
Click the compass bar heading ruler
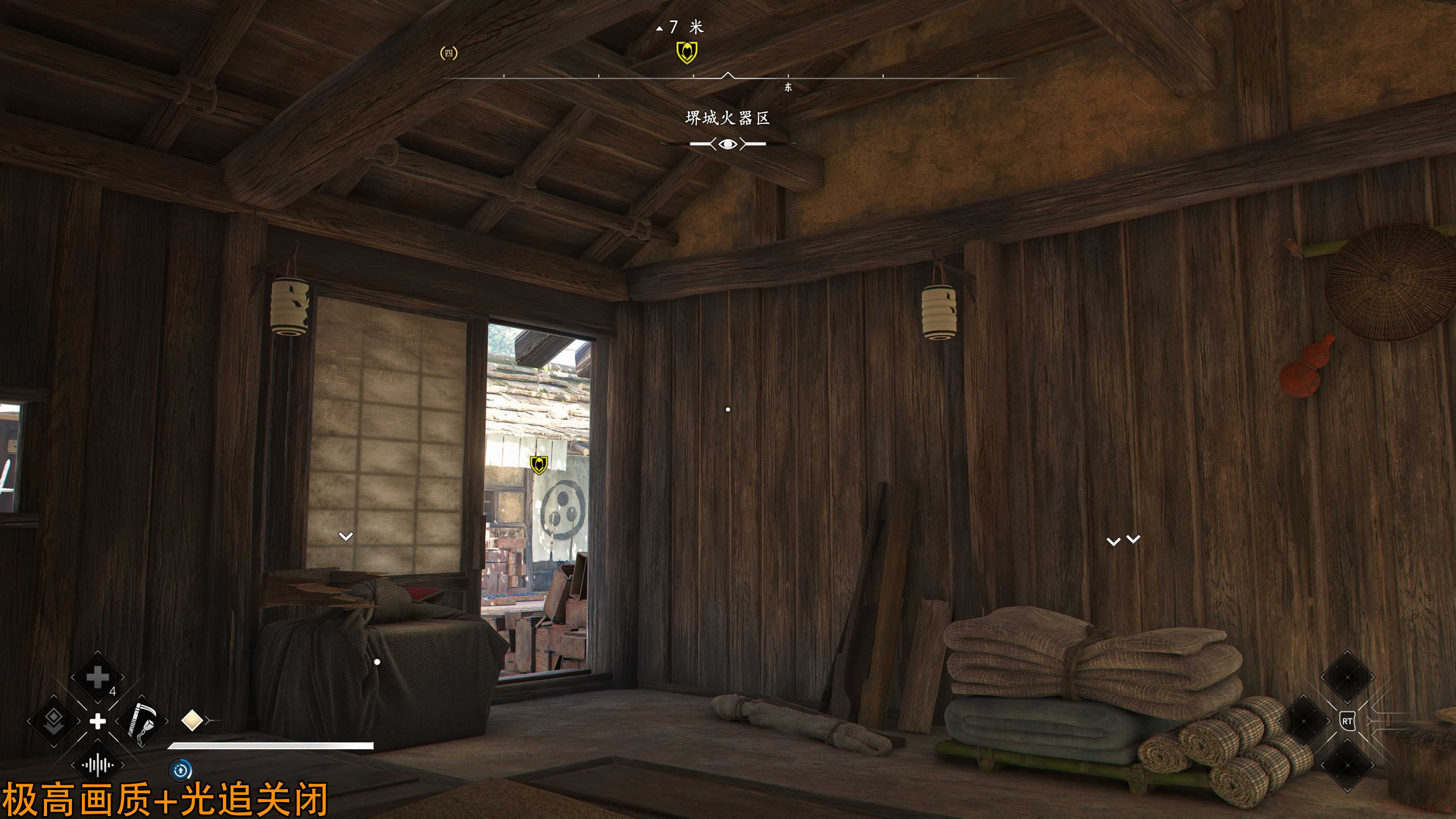tap(728, 76)
